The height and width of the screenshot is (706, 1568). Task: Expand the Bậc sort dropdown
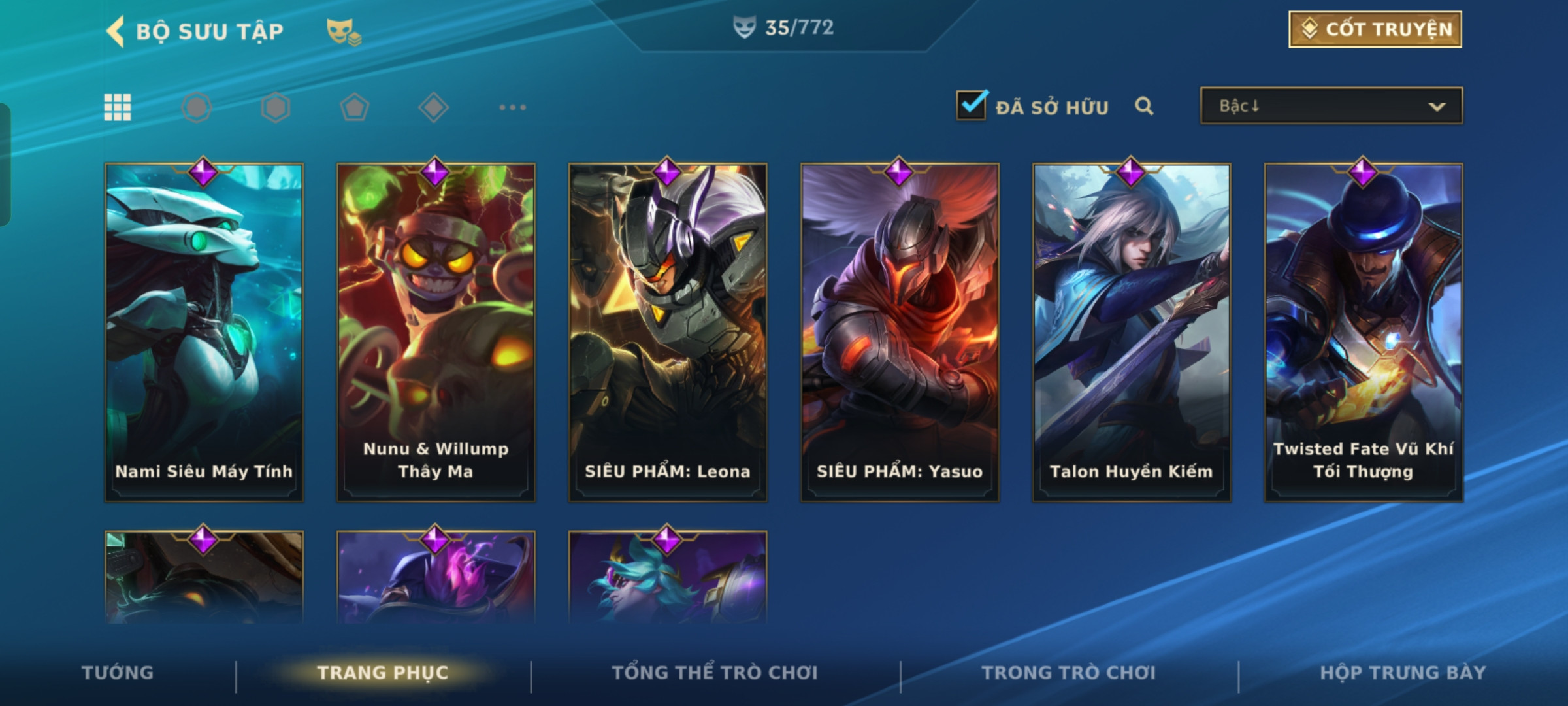1331,106
